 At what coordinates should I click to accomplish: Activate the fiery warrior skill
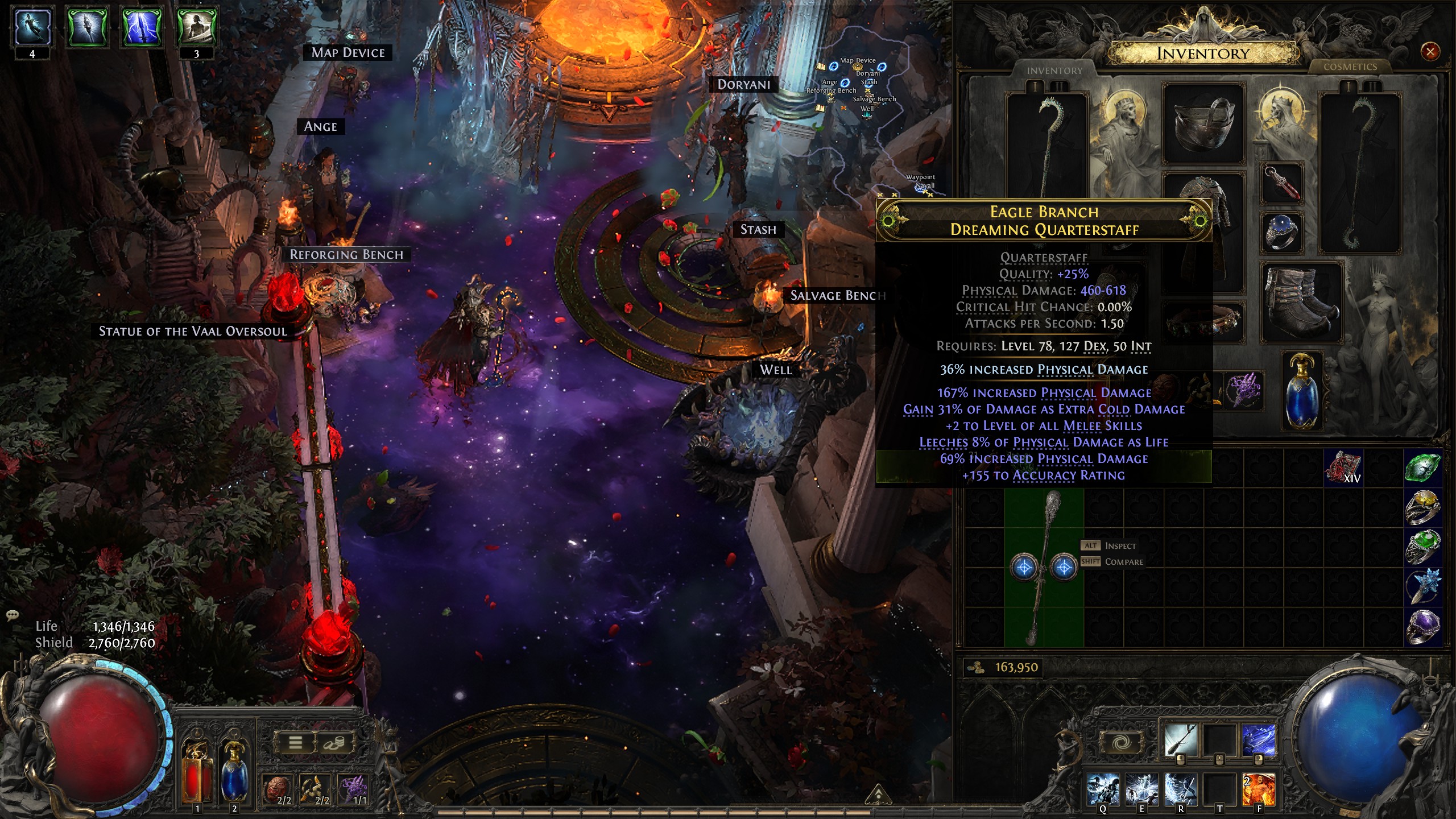pos(1258,789)
